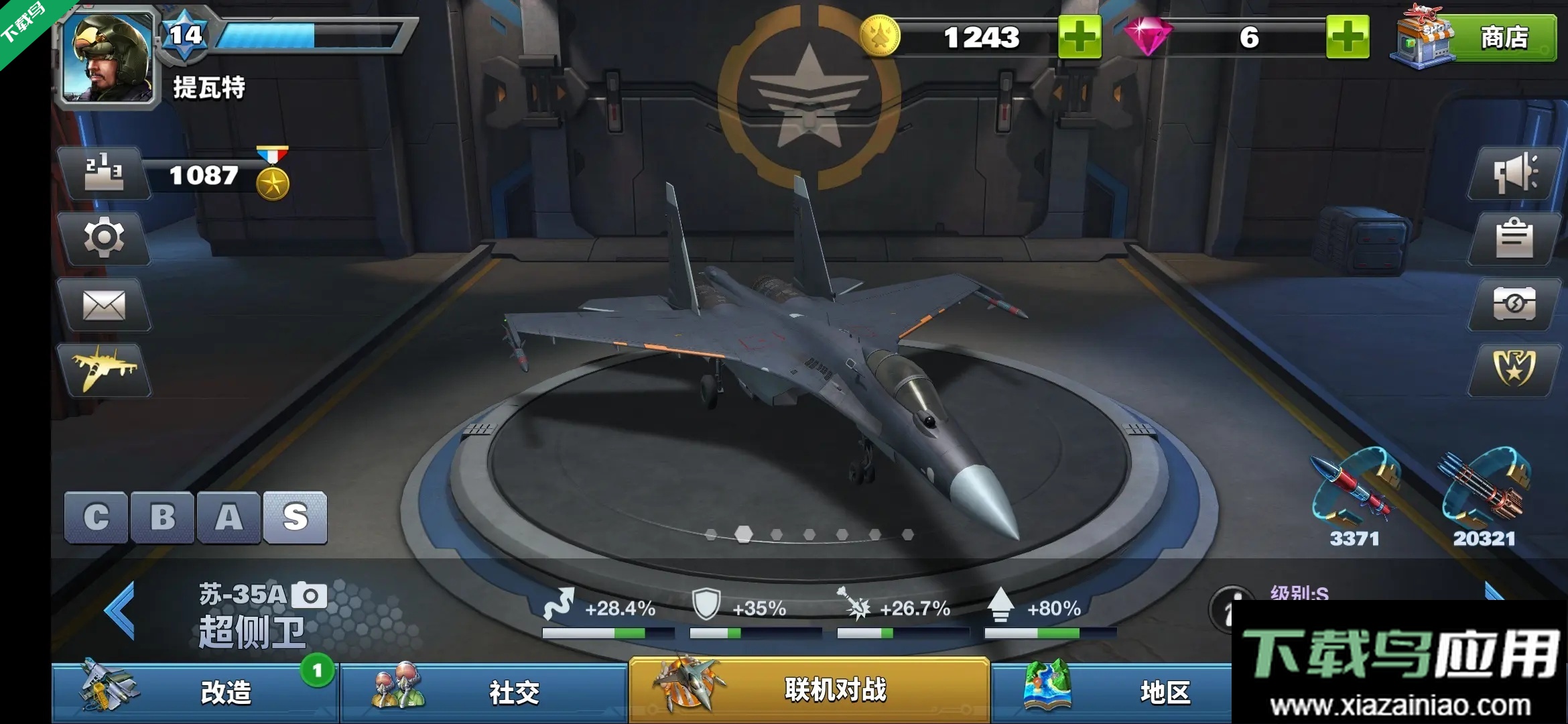Select the C rank aircraft tab

96,517
